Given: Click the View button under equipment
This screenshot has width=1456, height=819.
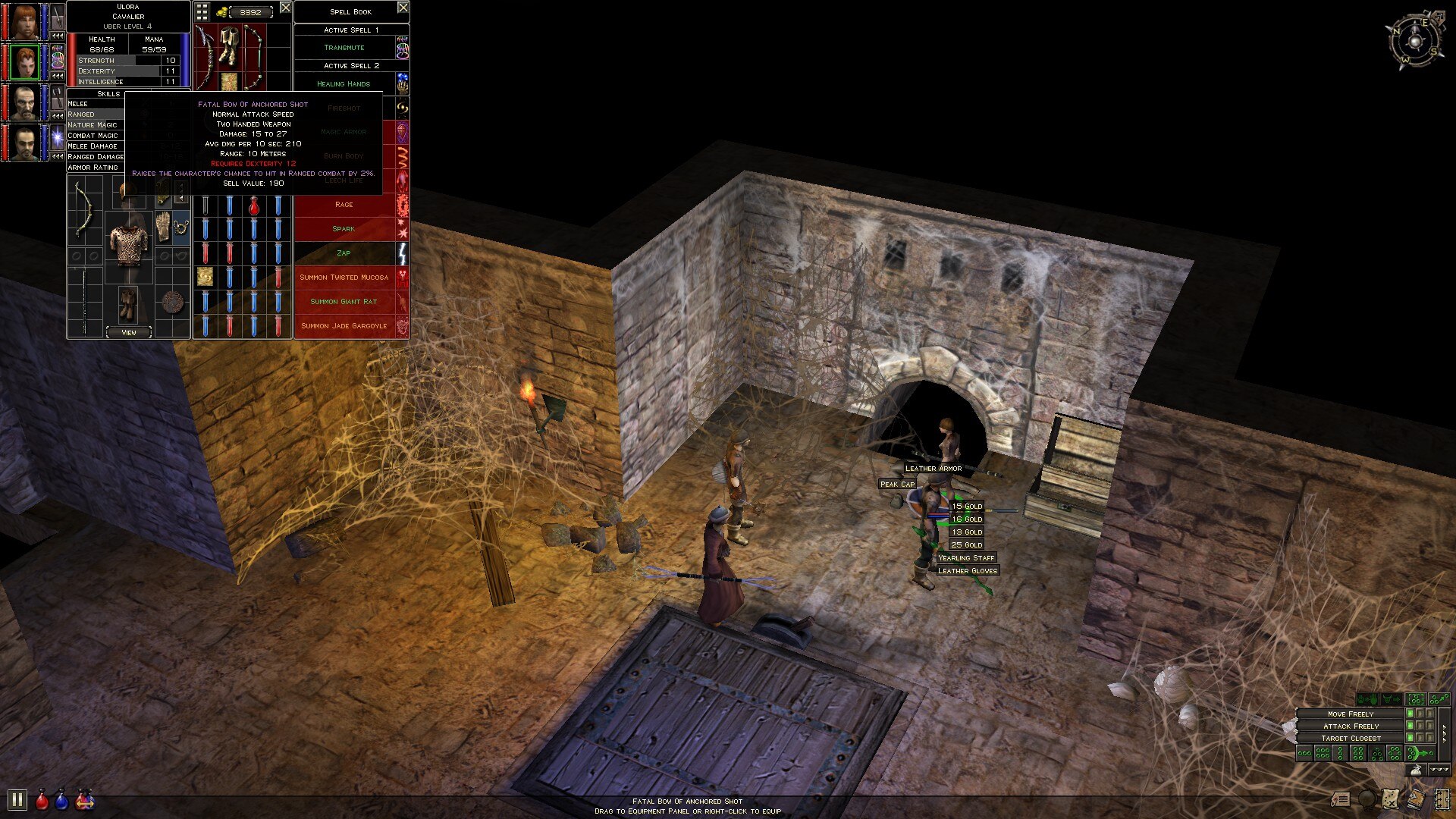Looking at the screenshot, I should coord(129,332).
